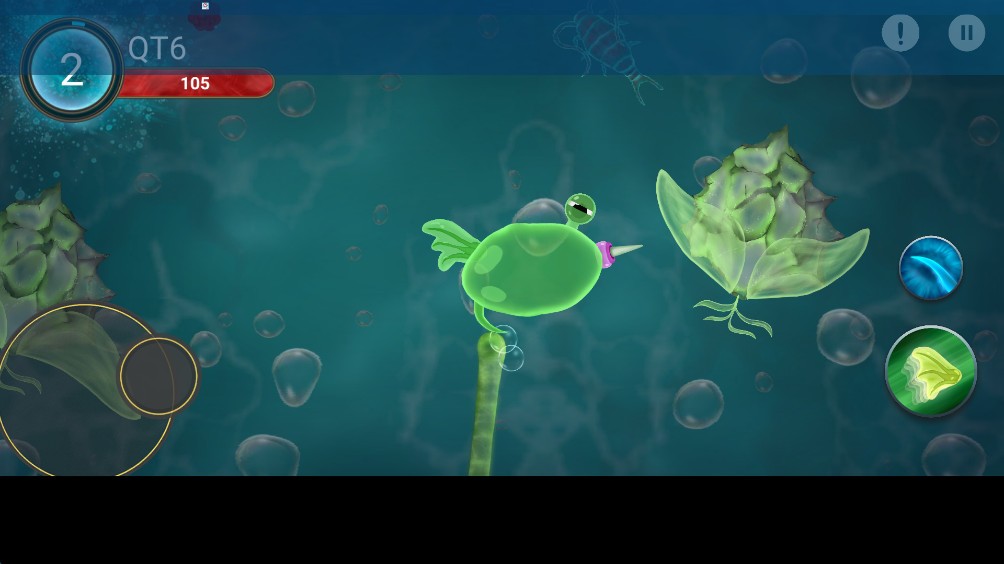The width and height of the screenshot is (1004, 564).
Task: Open the exclamation mark alert button
Action: pos(900,33)
